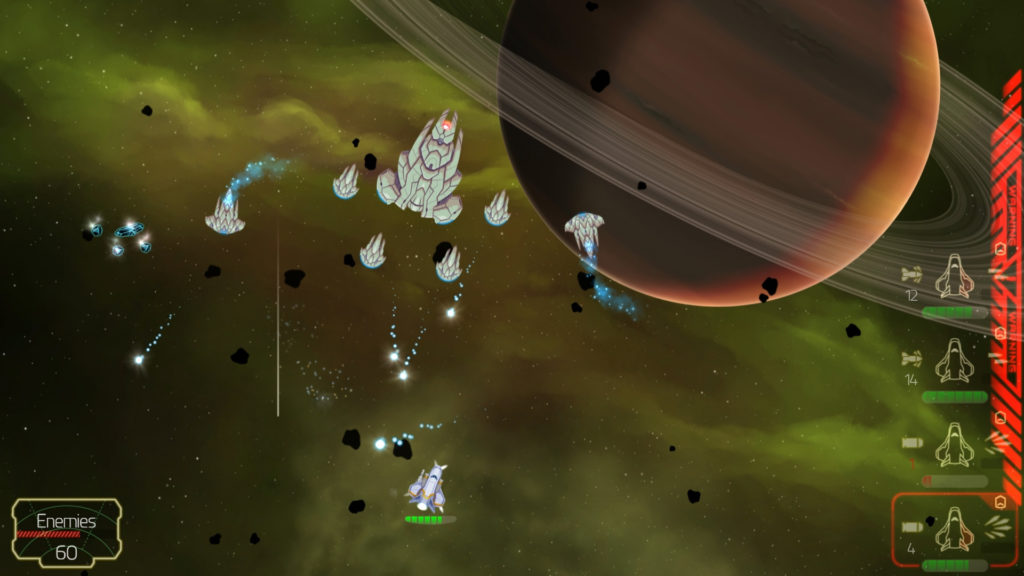The height and width of the screenshot is (576, 1024).
Task: Select the squad ship with 12 missiles
Action: [x=953, y=278]
